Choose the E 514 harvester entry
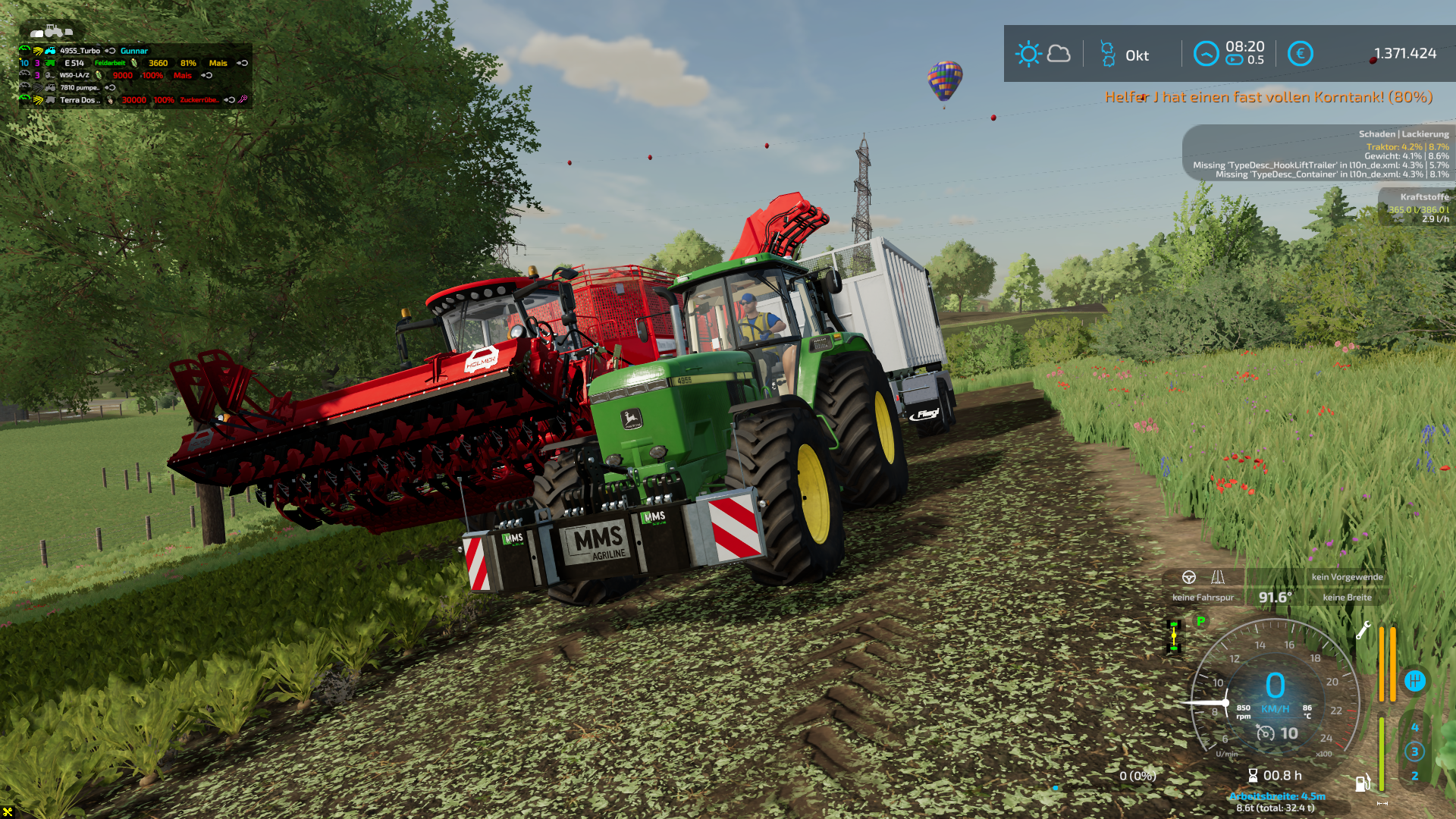1456x819 pixels. point(74,63)
